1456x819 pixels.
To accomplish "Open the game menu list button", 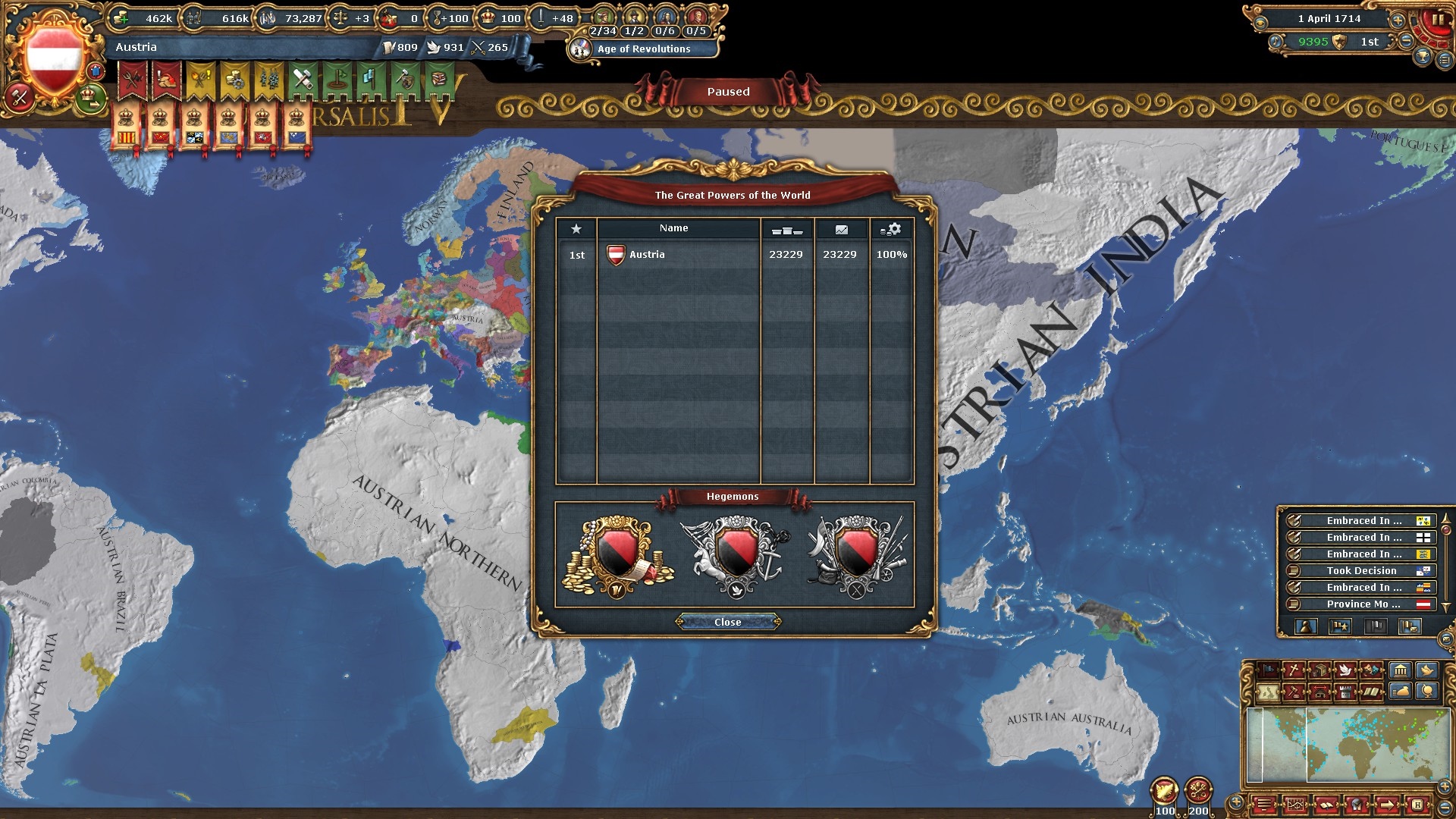I will [x=1445, y=60].
